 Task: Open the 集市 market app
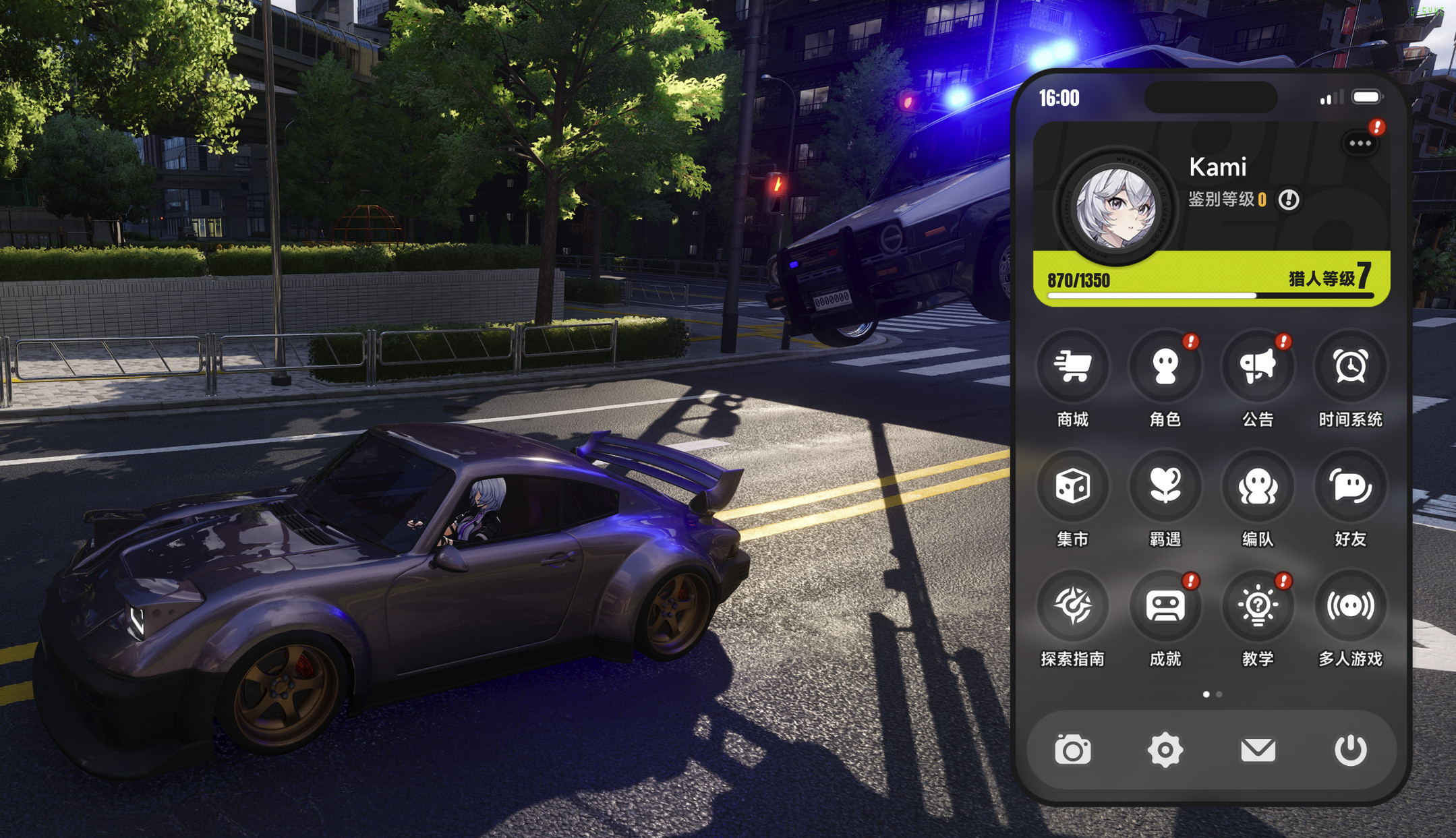1072,486
